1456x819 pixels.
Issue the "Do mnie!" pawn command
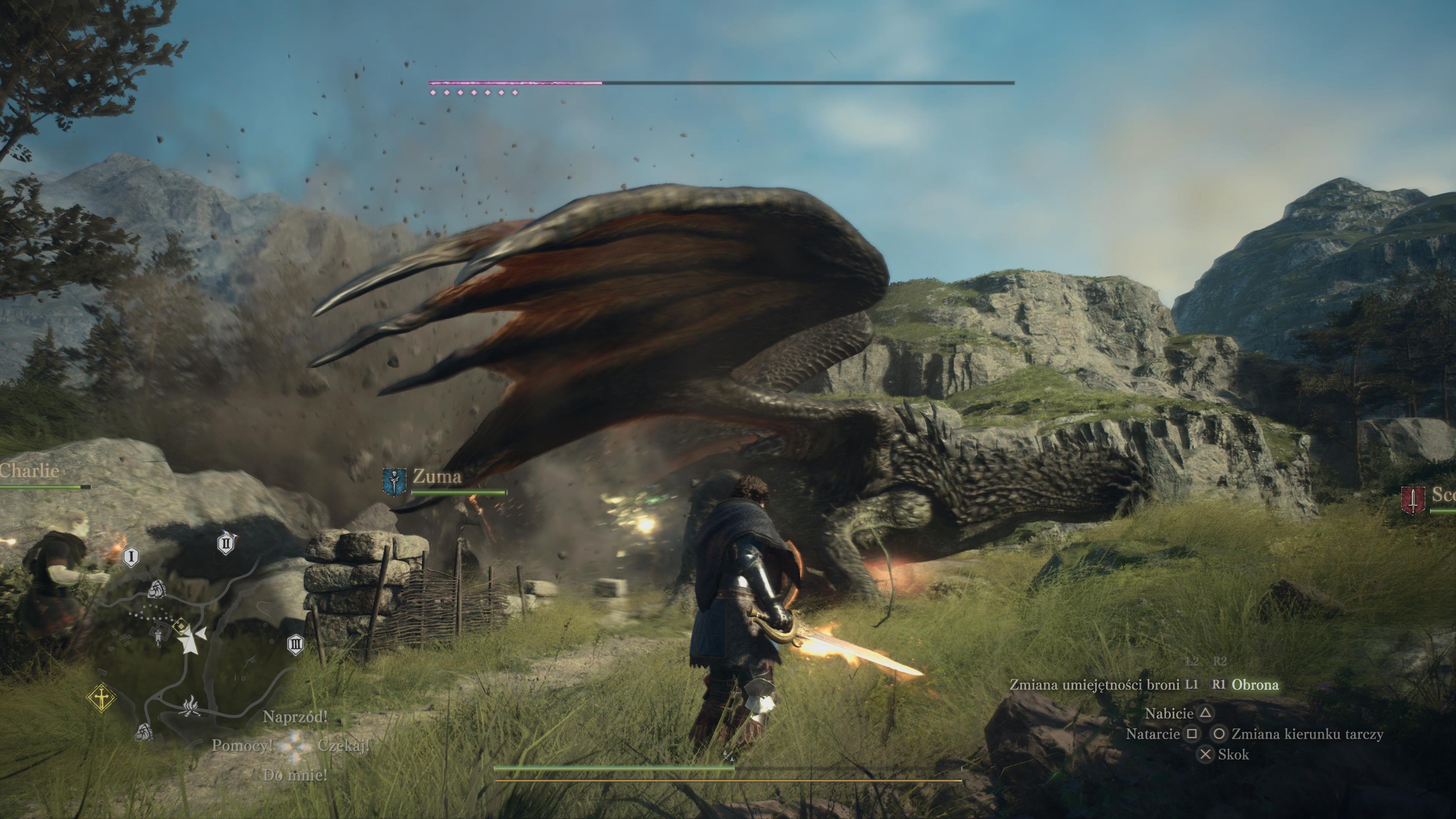[x=295, y=775]
